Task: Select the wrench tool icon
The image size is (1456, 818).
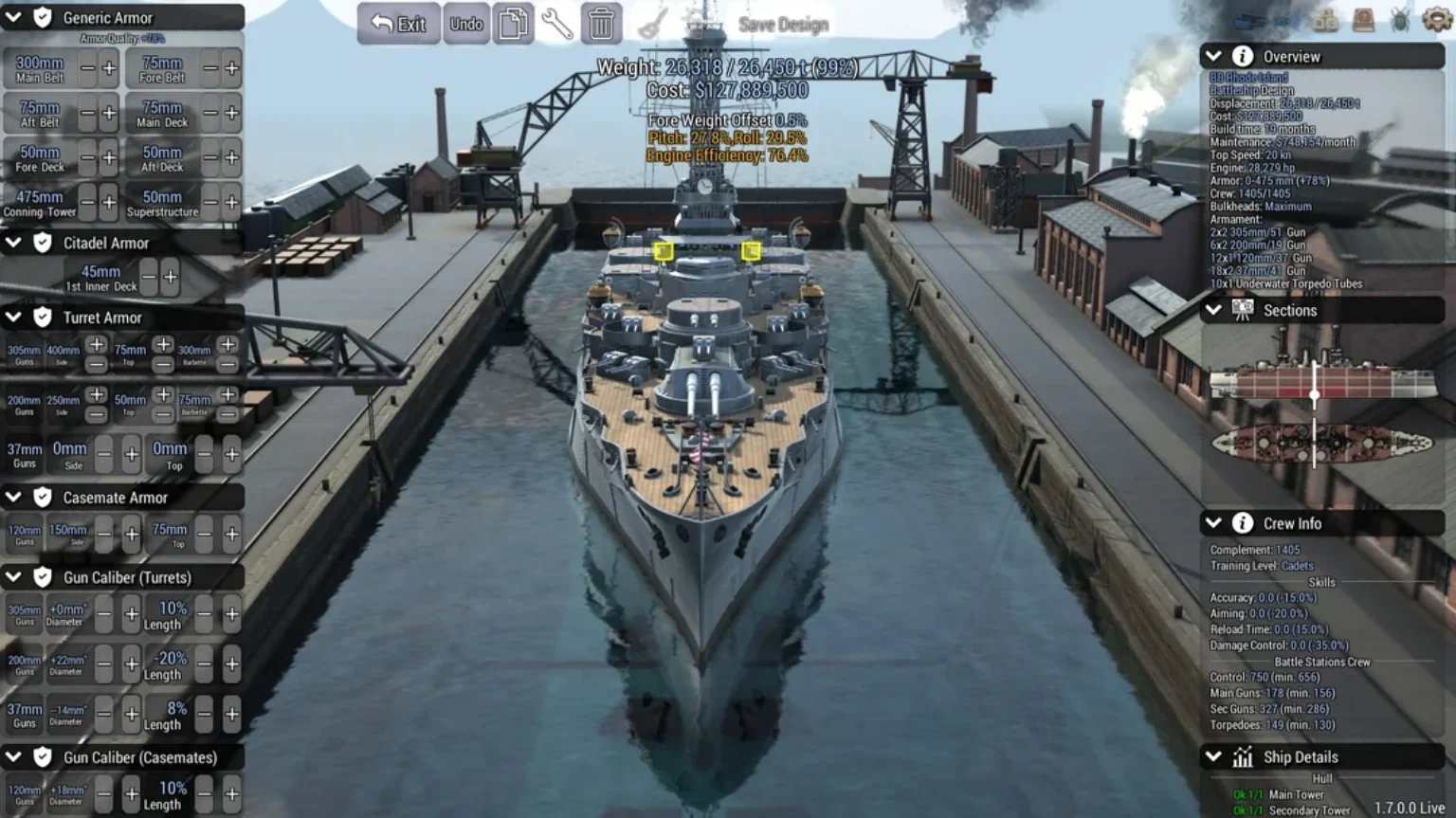Action: [556, 24]
